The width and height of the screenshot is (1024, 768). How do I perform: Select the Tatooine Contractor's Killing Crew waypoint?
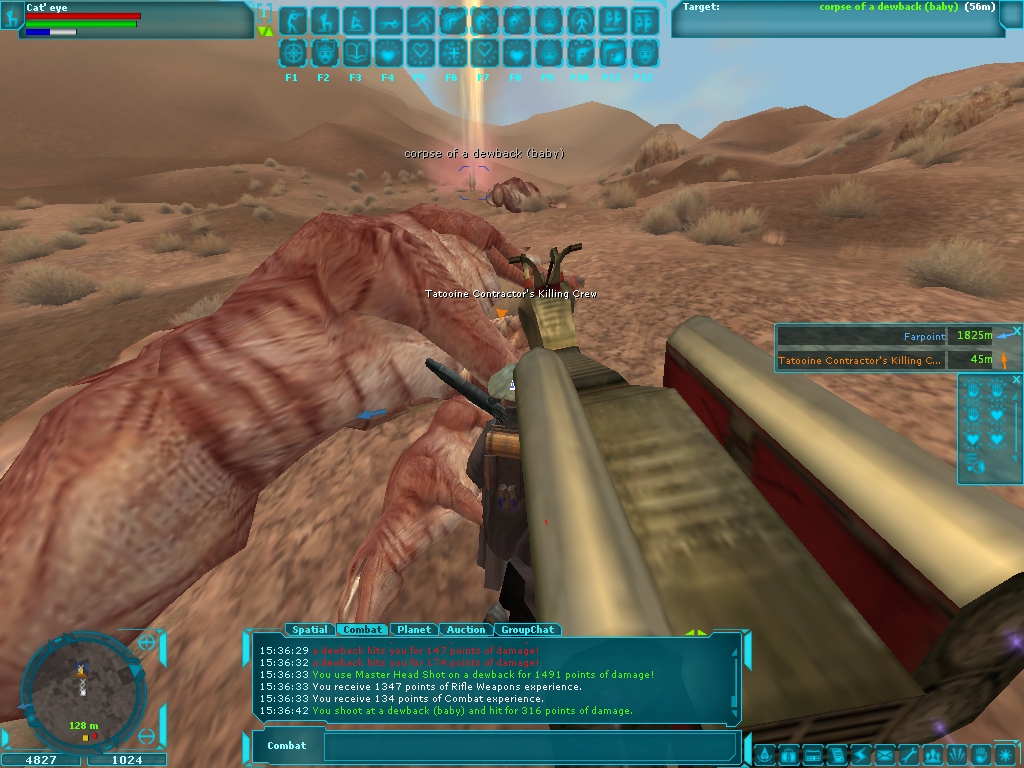860,360
